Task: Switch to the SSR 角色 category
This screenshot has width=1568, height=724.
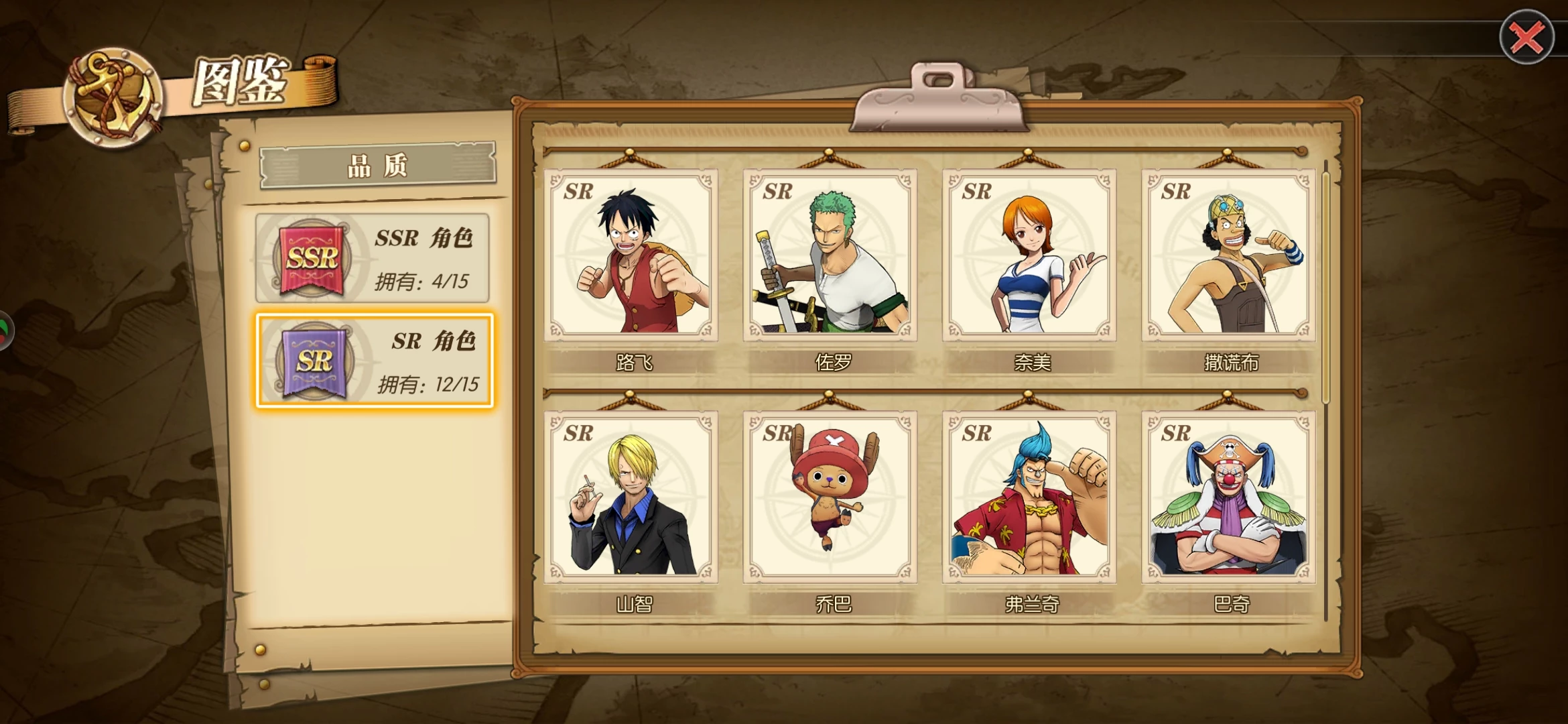Action: [373, 259]
